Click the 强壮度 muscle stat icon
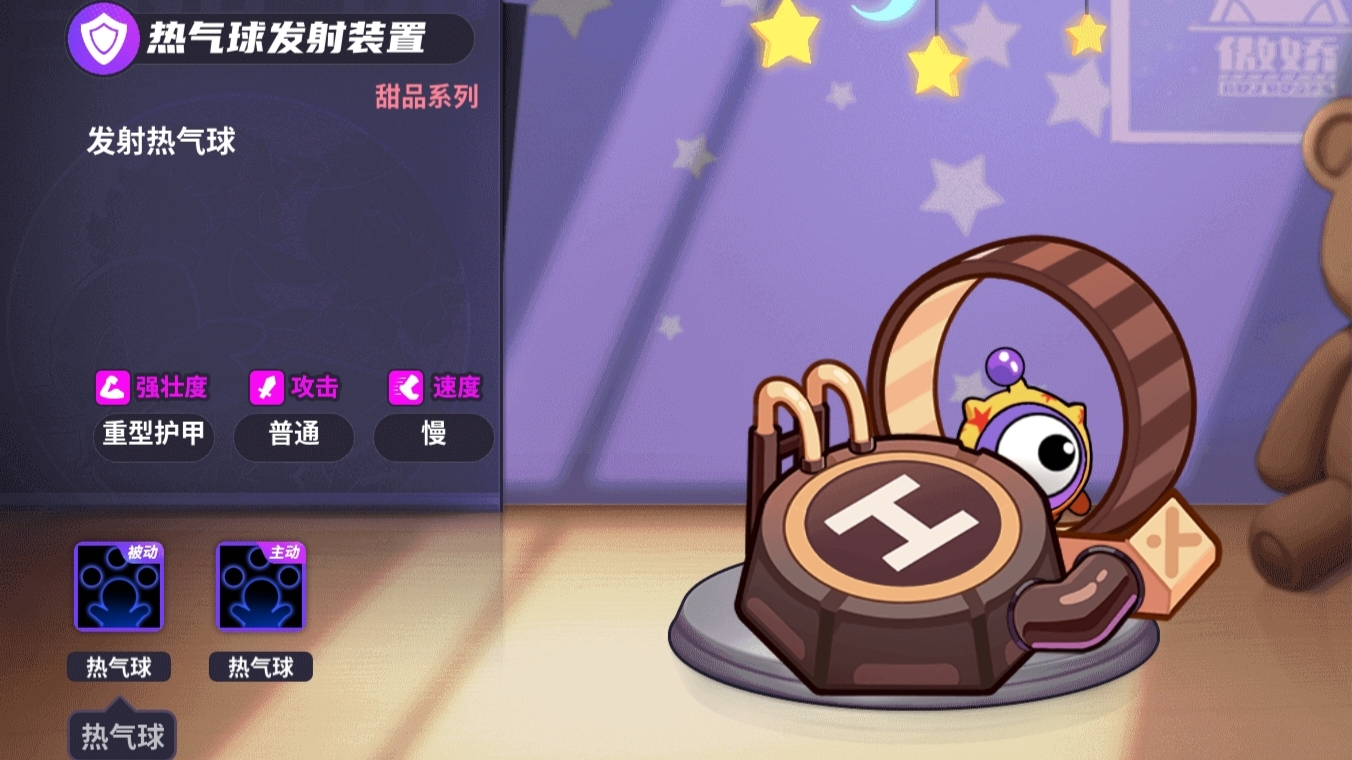Viewport: 1352px width, 760px height. click(113, 387)
